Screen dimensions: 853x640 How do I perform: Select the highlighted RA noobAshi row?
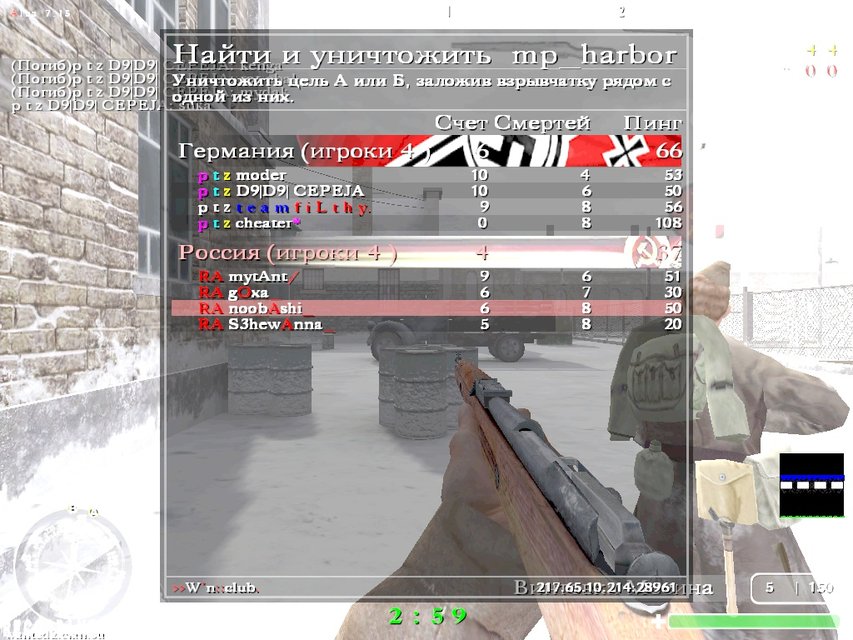(428, 309)
